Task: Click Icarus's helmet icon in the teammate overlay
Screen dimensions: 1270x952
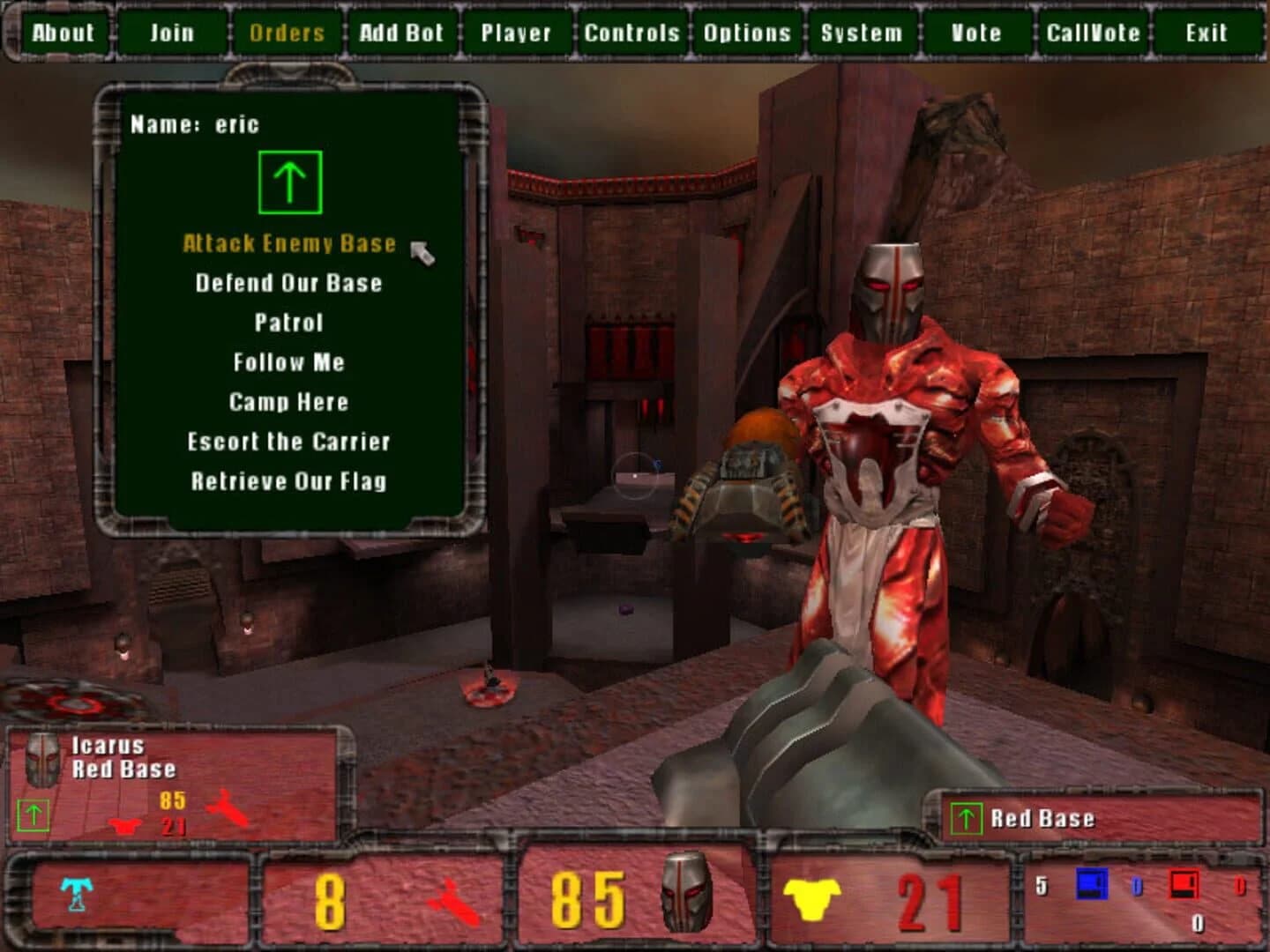Action: pos(42,760)
